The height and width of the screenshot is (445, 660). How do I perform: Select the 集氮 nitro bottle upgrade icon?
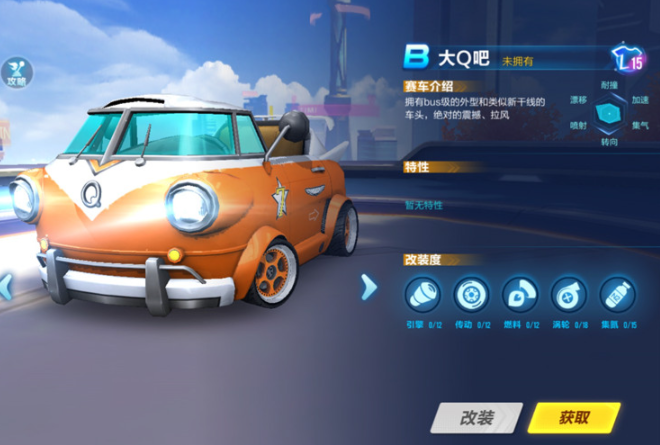pyautogui.click(x=616, y=294)
